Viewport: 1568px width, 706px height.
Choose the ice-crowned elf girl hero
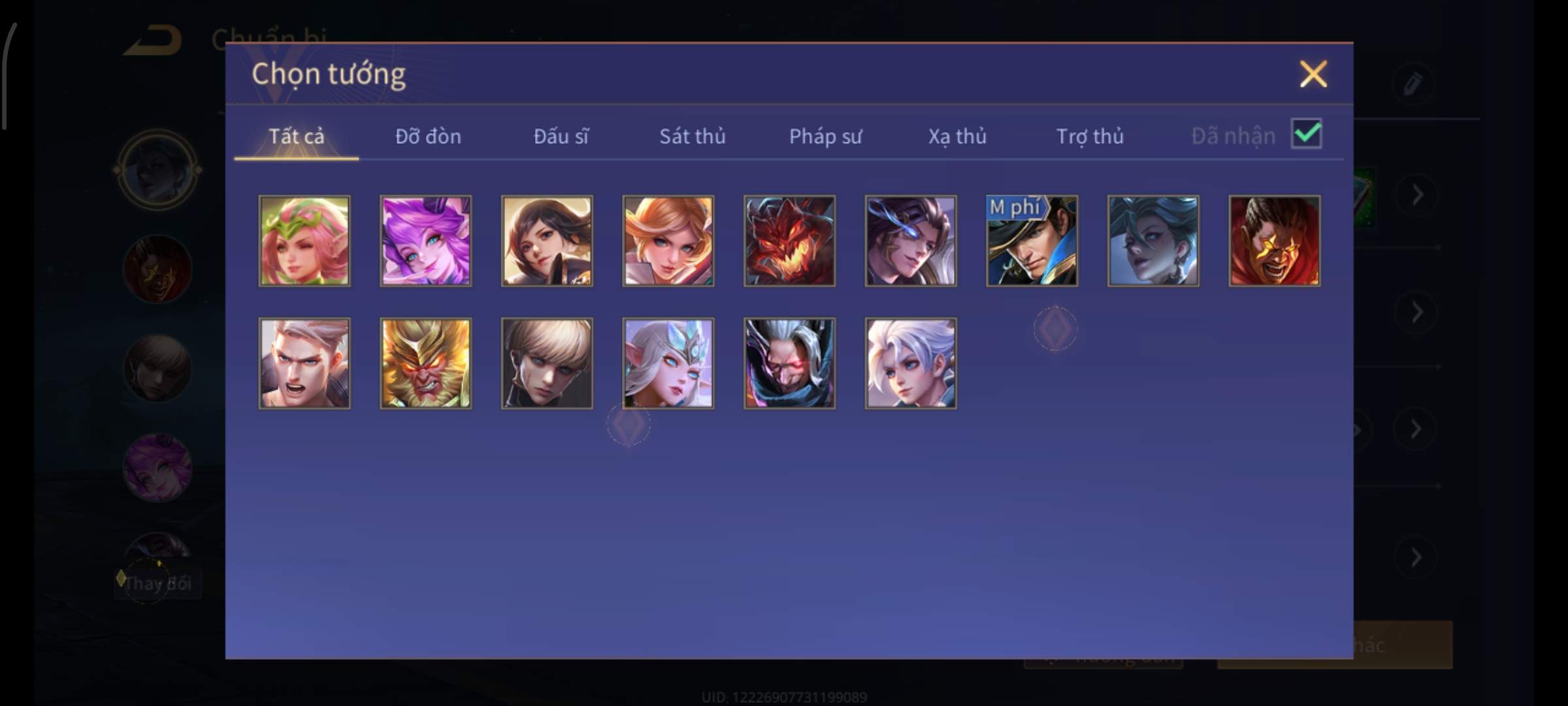tap(668, 363)
